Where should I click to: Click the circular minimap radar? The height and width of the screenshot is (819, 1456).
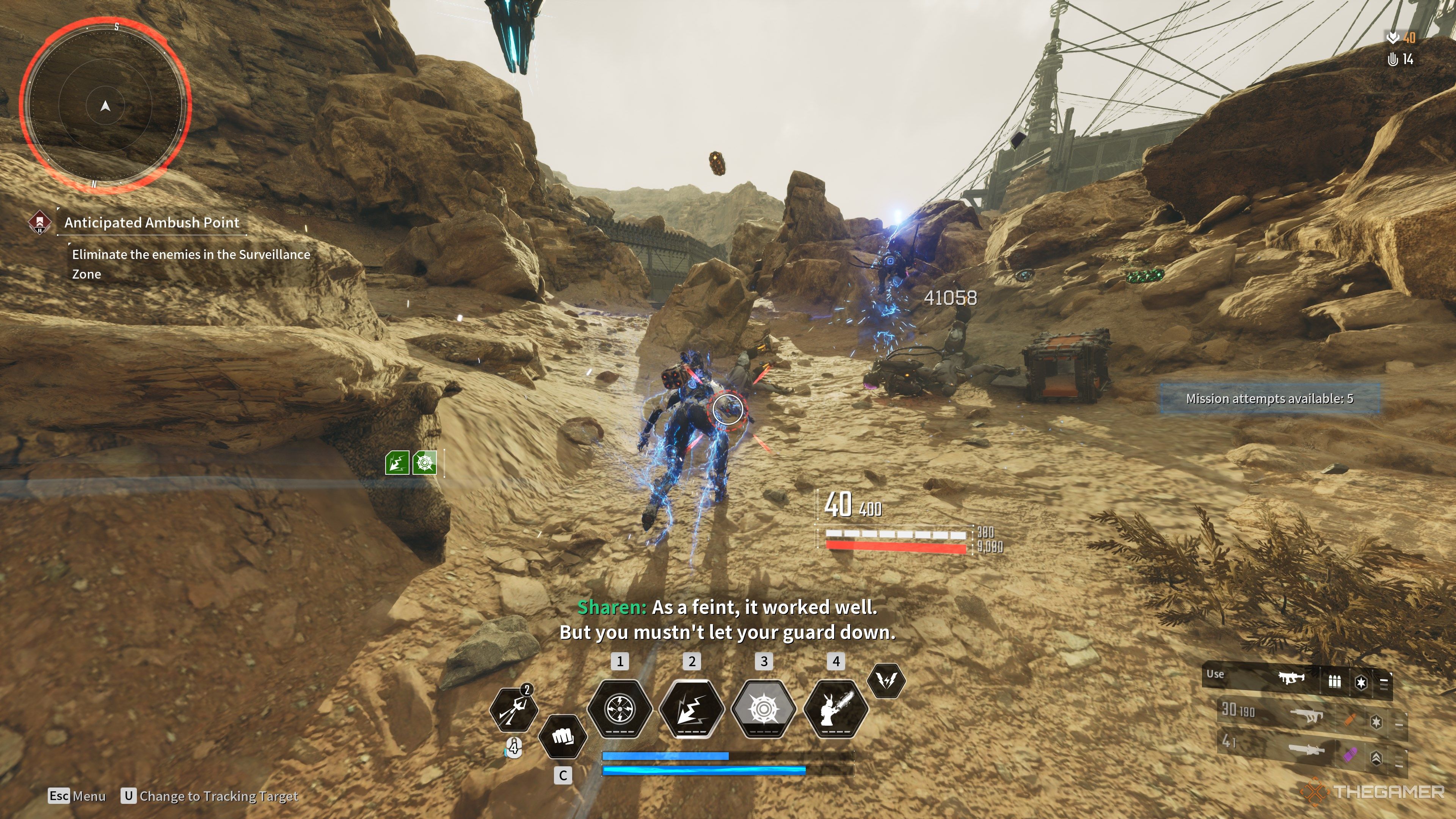105,106
